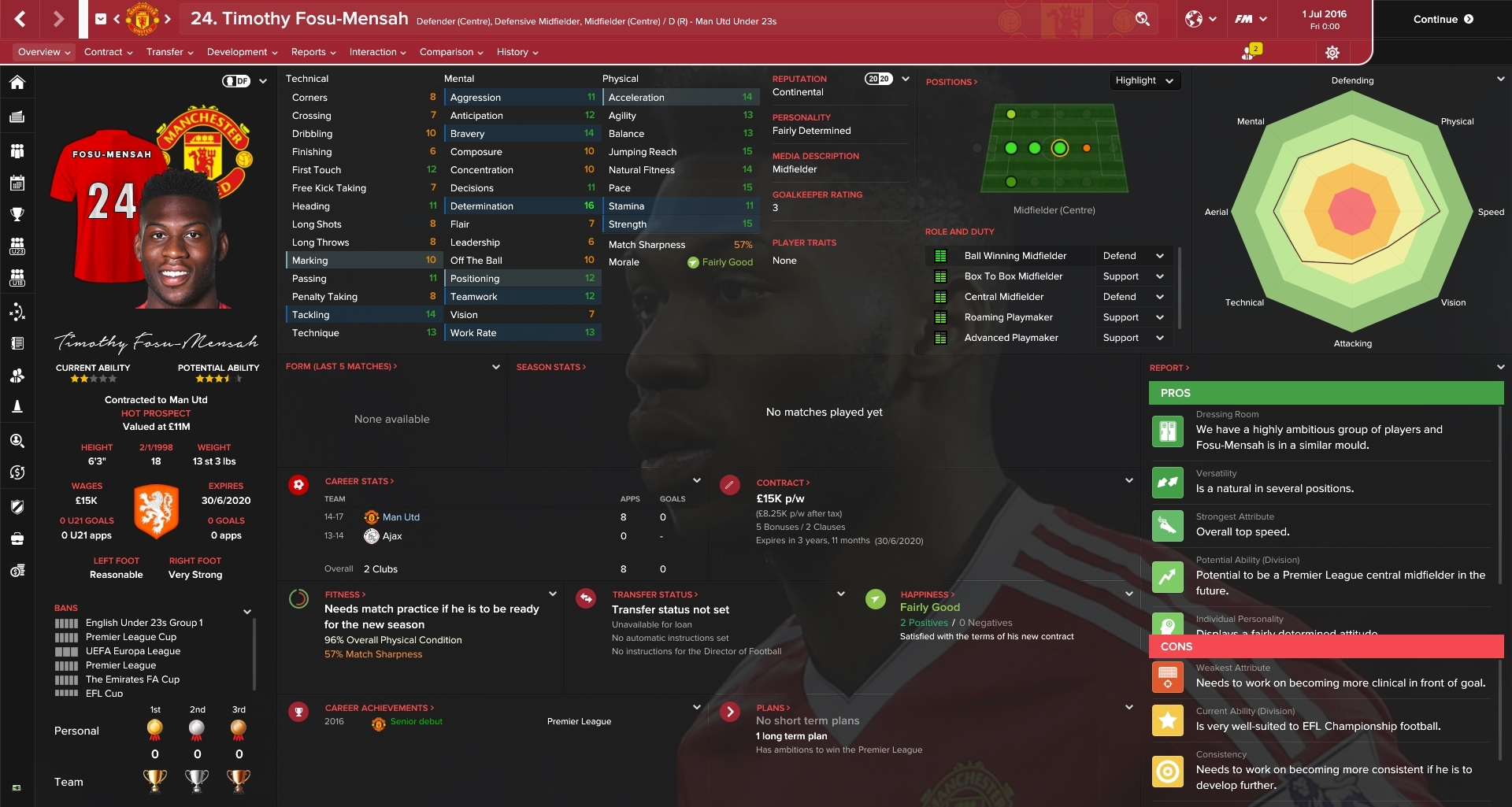Image resolution: width=1512 pixels, height=807 pixels.
Task: Open the Highlight dropdown in Positions panel
Action: [1144, 80]
